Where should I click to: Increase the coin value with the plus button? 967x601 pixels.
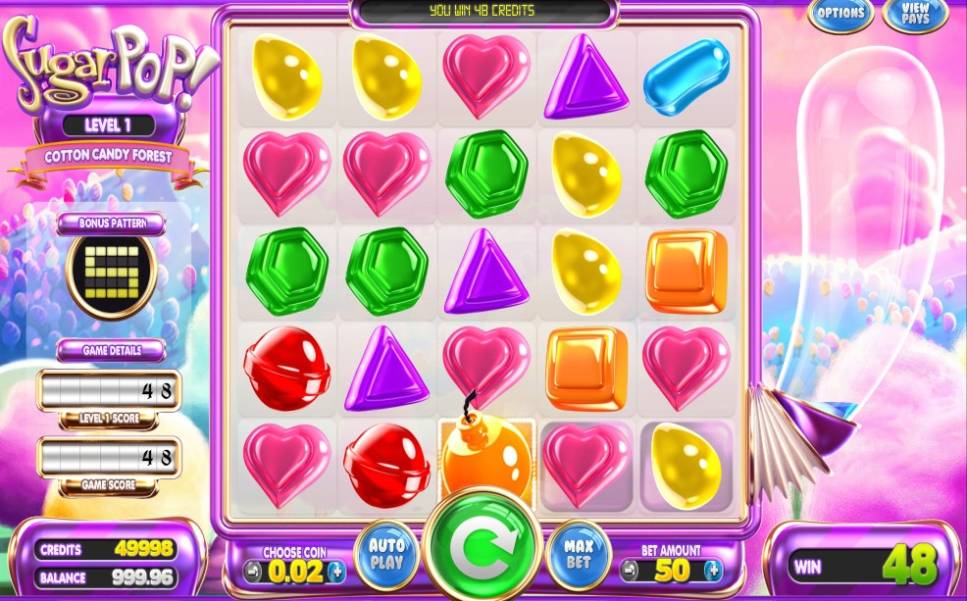click(x=336, y=571)
